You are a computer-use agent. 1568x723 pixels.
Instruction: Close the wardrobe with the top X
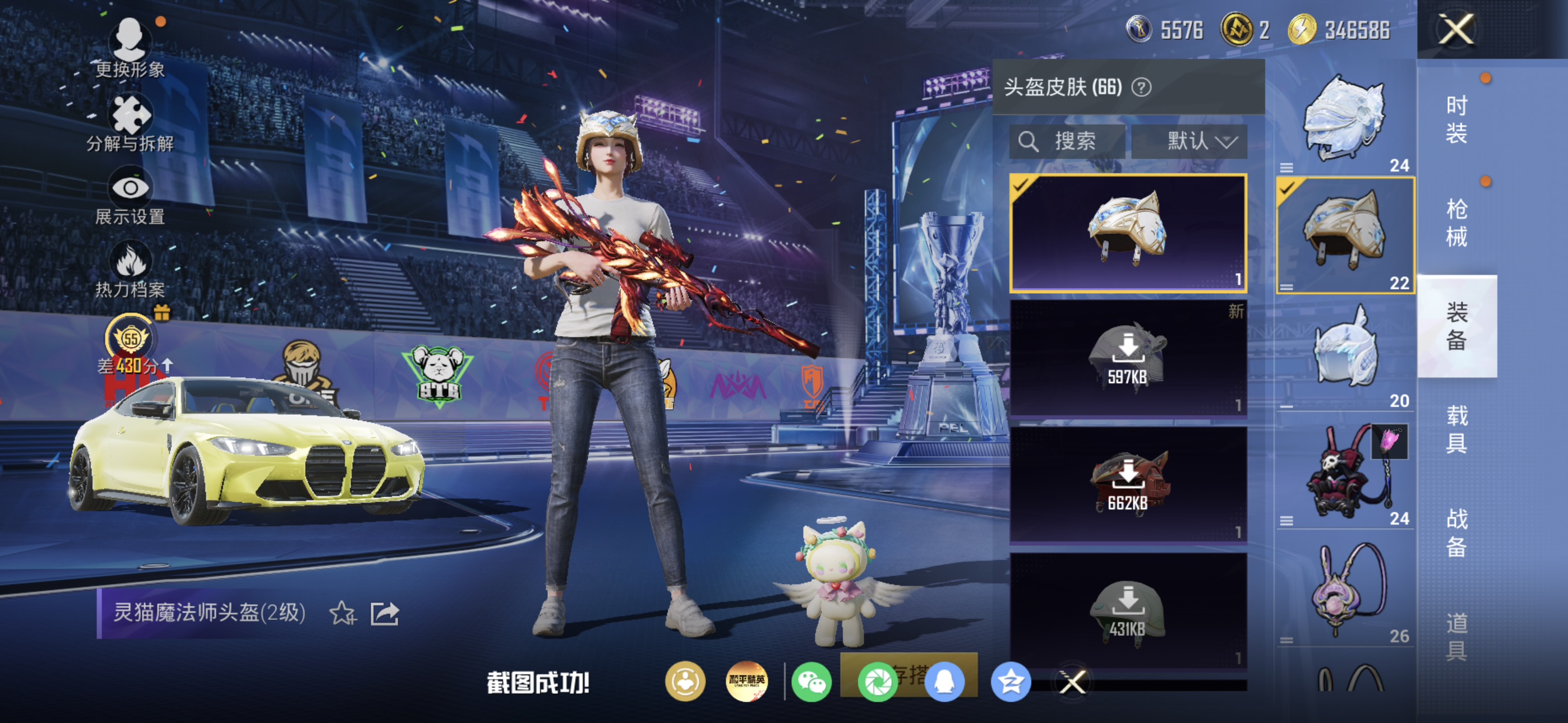point(1456,29)
